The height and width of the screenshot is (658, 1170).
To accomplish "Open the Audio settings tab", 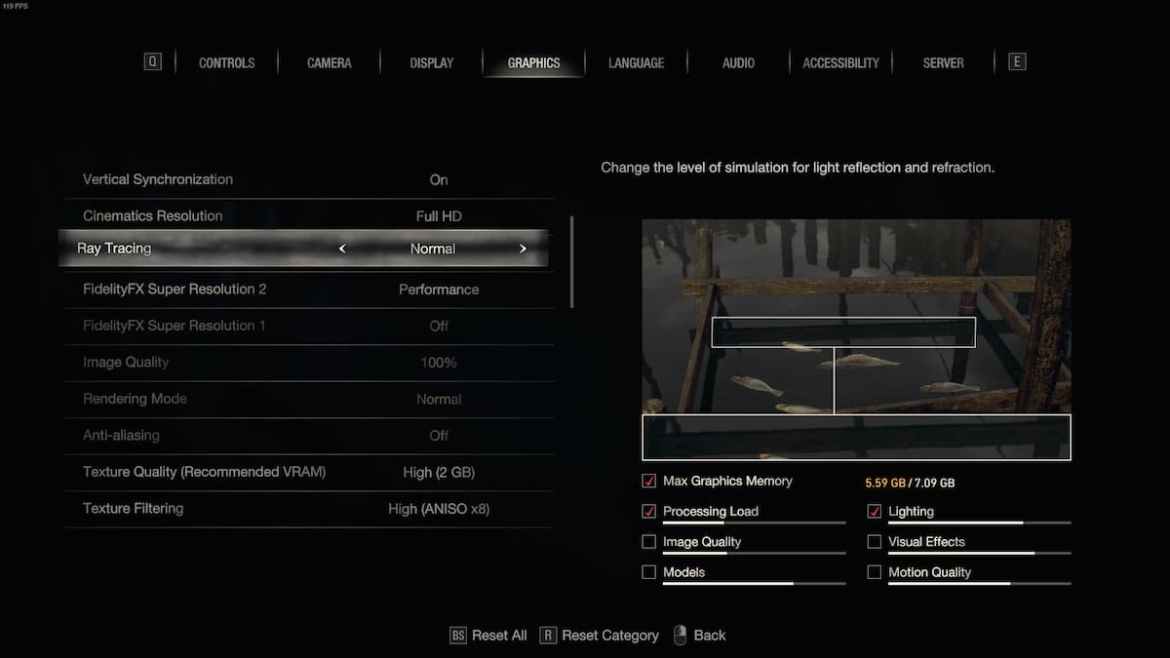I will 738,63.
